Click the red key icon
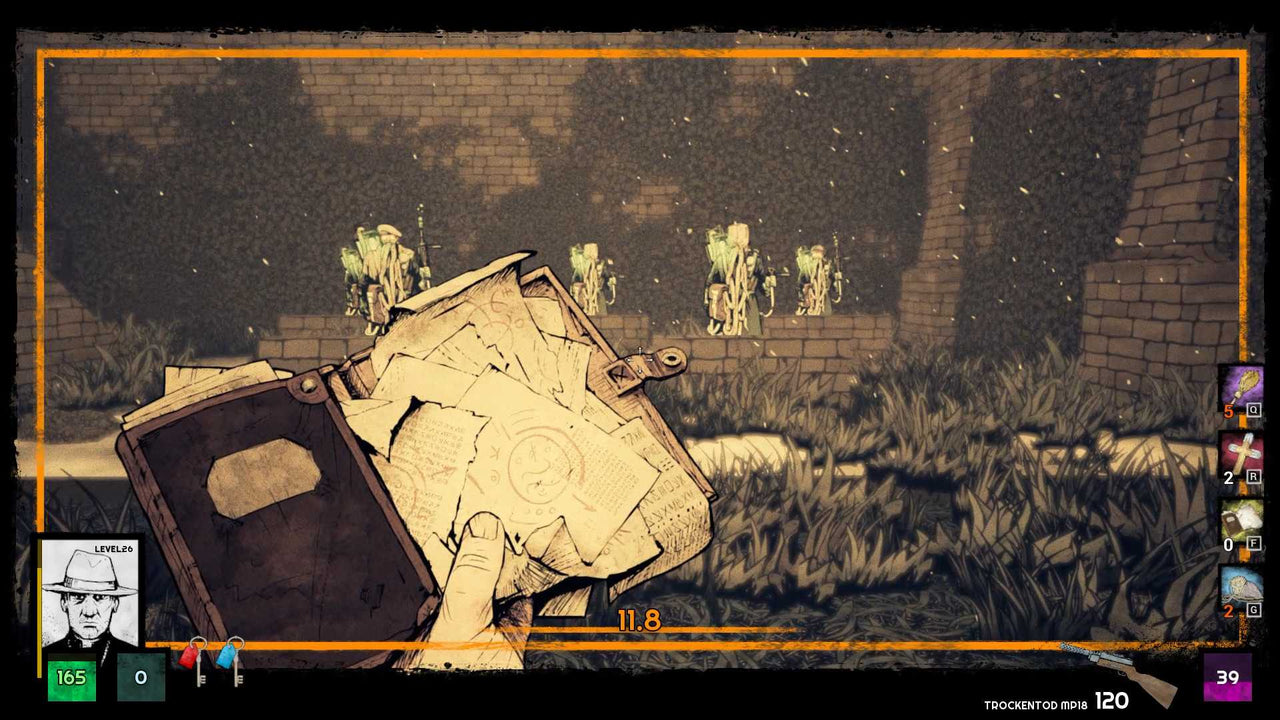The image size is (1280, 720). click(x=189, y=658)
